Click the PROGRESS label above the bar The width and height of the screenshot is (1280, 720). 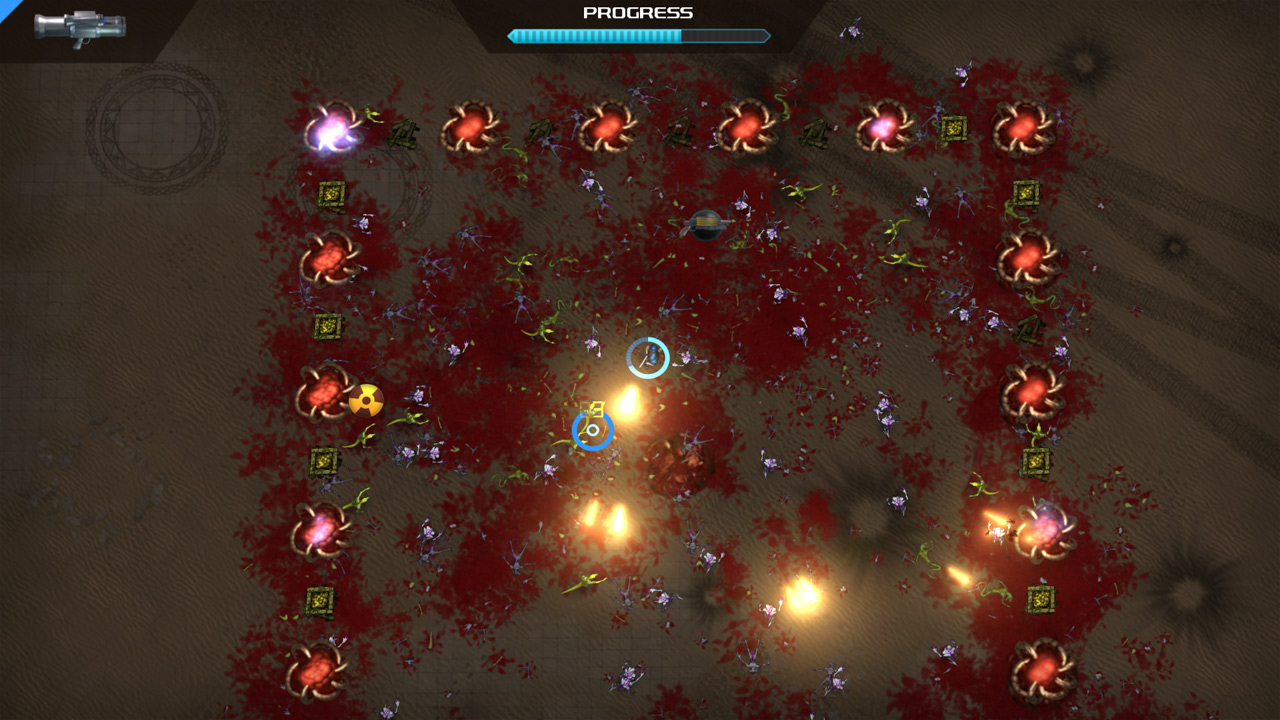639,13
